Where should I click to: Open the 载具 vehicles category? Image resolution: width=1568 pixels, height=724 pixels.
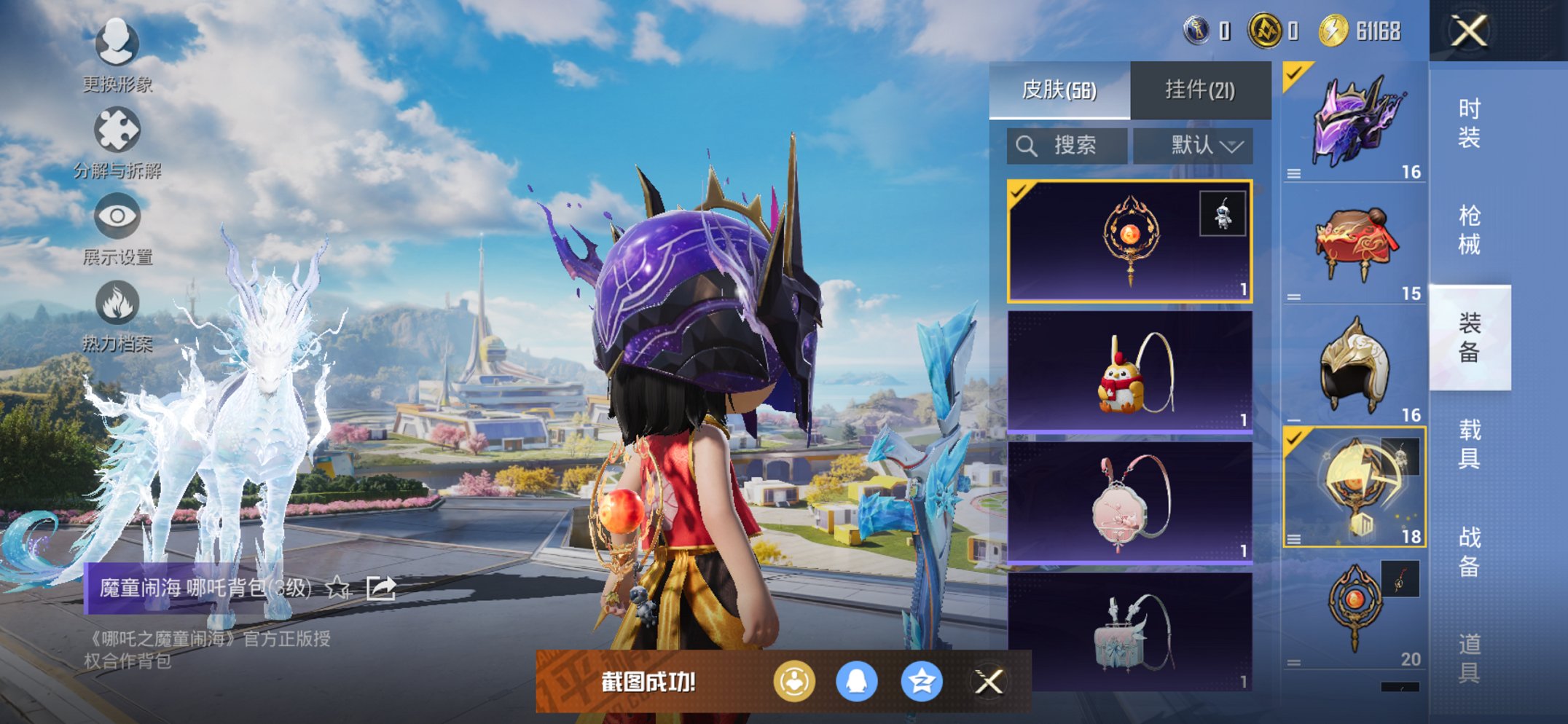click(1469, 444)
